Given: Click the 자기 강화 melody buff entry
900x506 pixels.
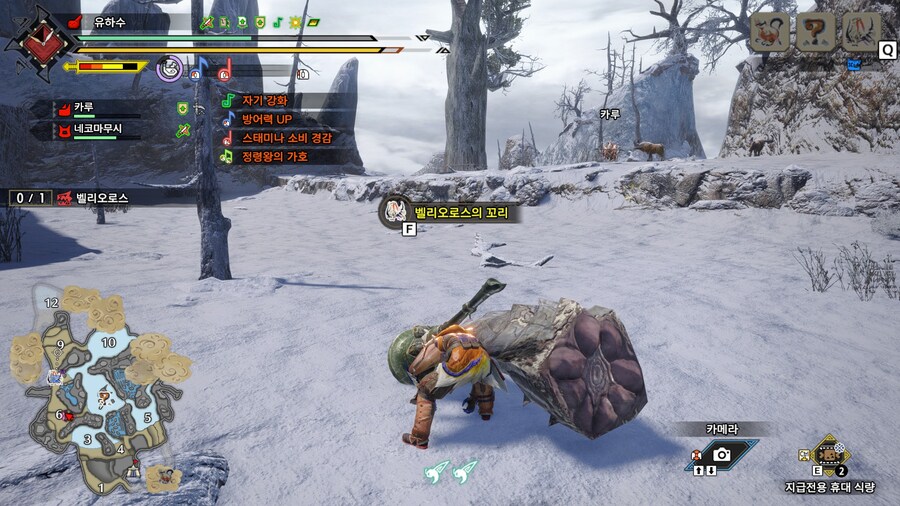Looking at the screenshot, I should (264, 101).
